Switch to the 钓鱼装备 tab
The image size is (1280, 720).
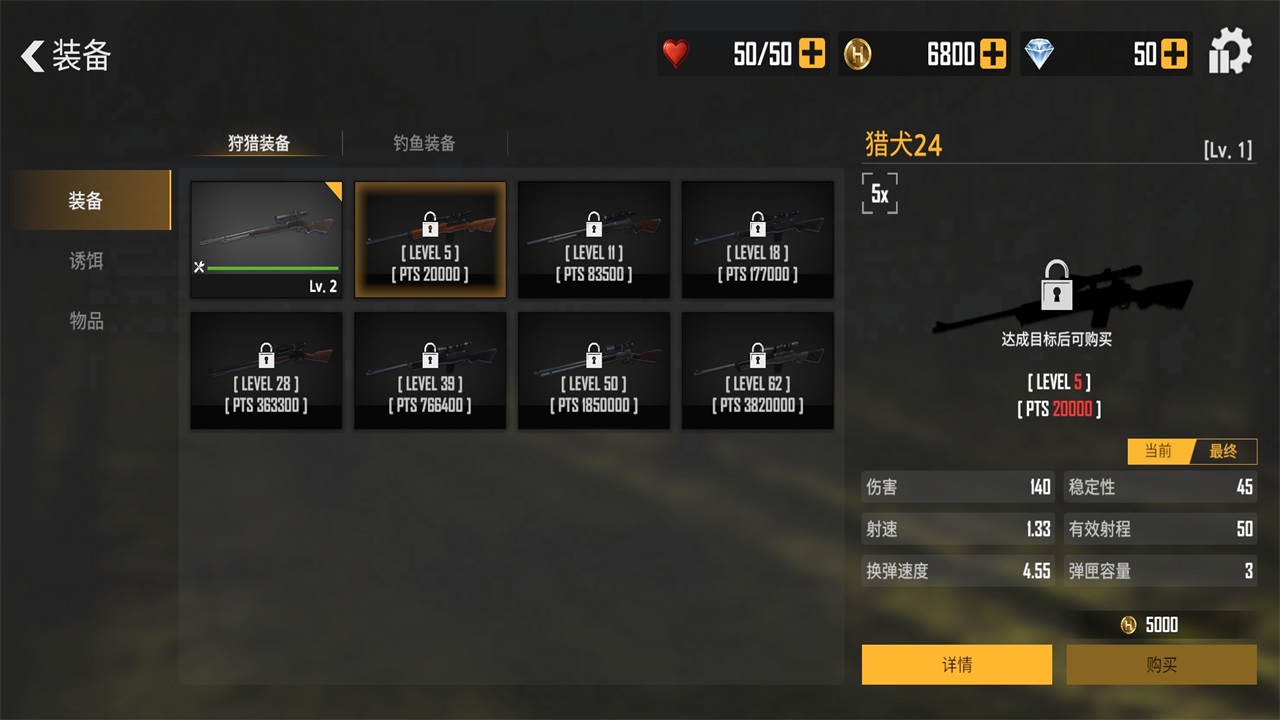pos(424,143)
